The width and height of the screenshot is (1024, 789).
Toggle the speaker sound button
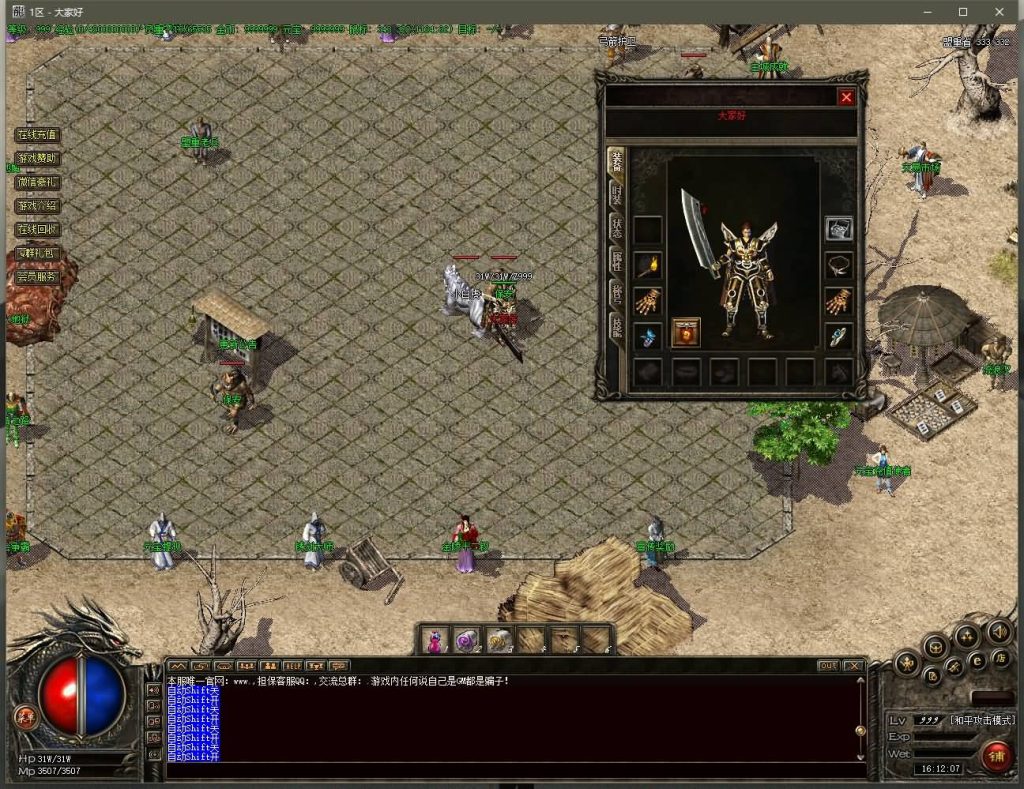click(x=998, y=632)
